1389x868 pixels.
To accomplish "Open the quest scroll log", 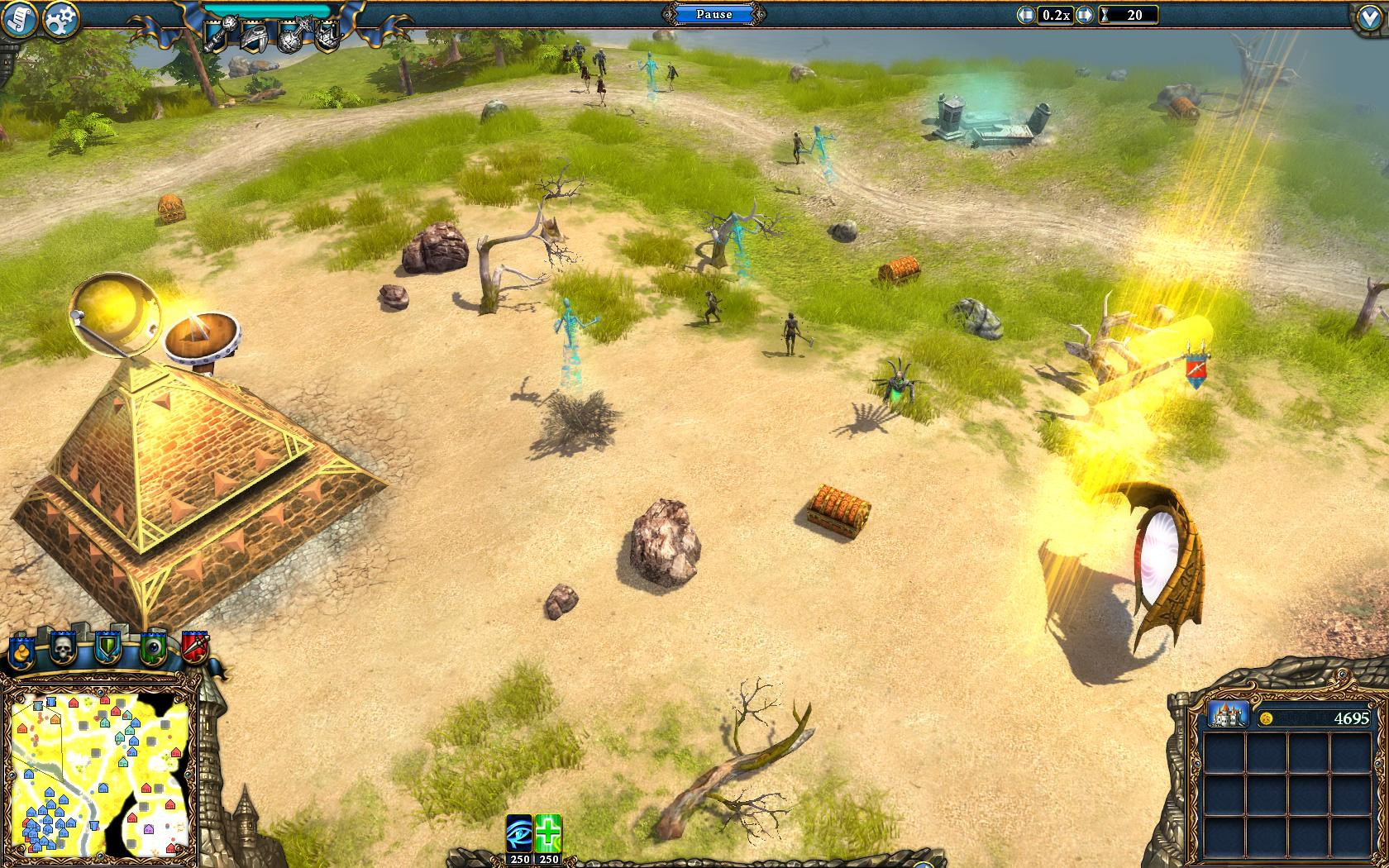I will (x=18, y=19).
